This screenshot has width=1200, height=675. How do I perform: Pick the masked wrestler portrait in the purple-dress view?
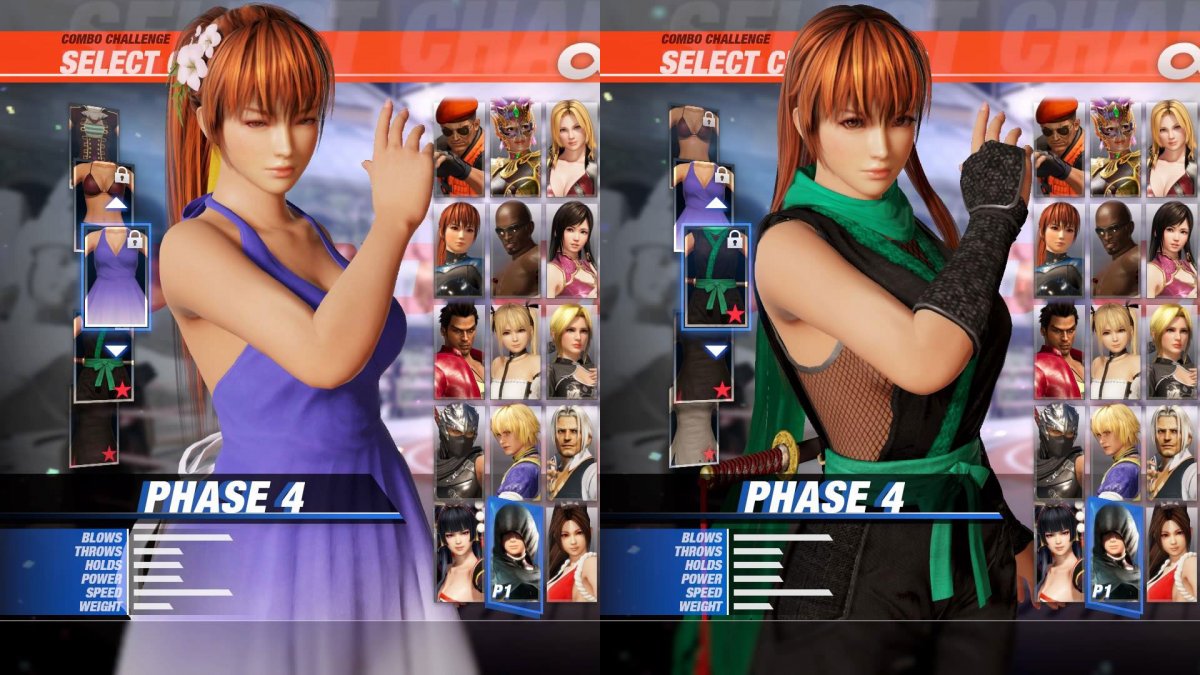(515, 147)
